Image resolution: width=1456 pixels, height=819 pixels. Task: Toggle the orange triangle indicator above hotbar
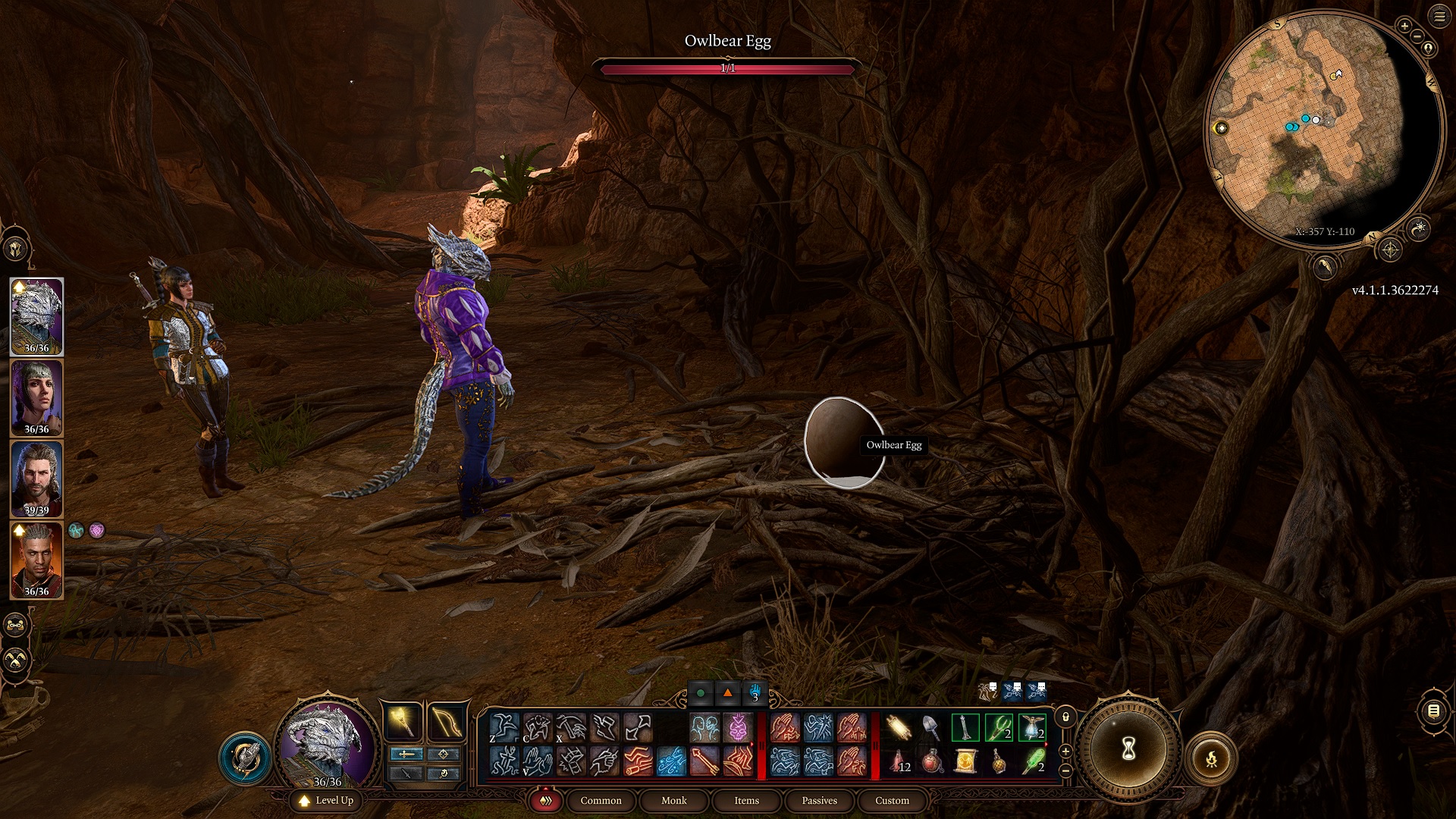point(726,692)
